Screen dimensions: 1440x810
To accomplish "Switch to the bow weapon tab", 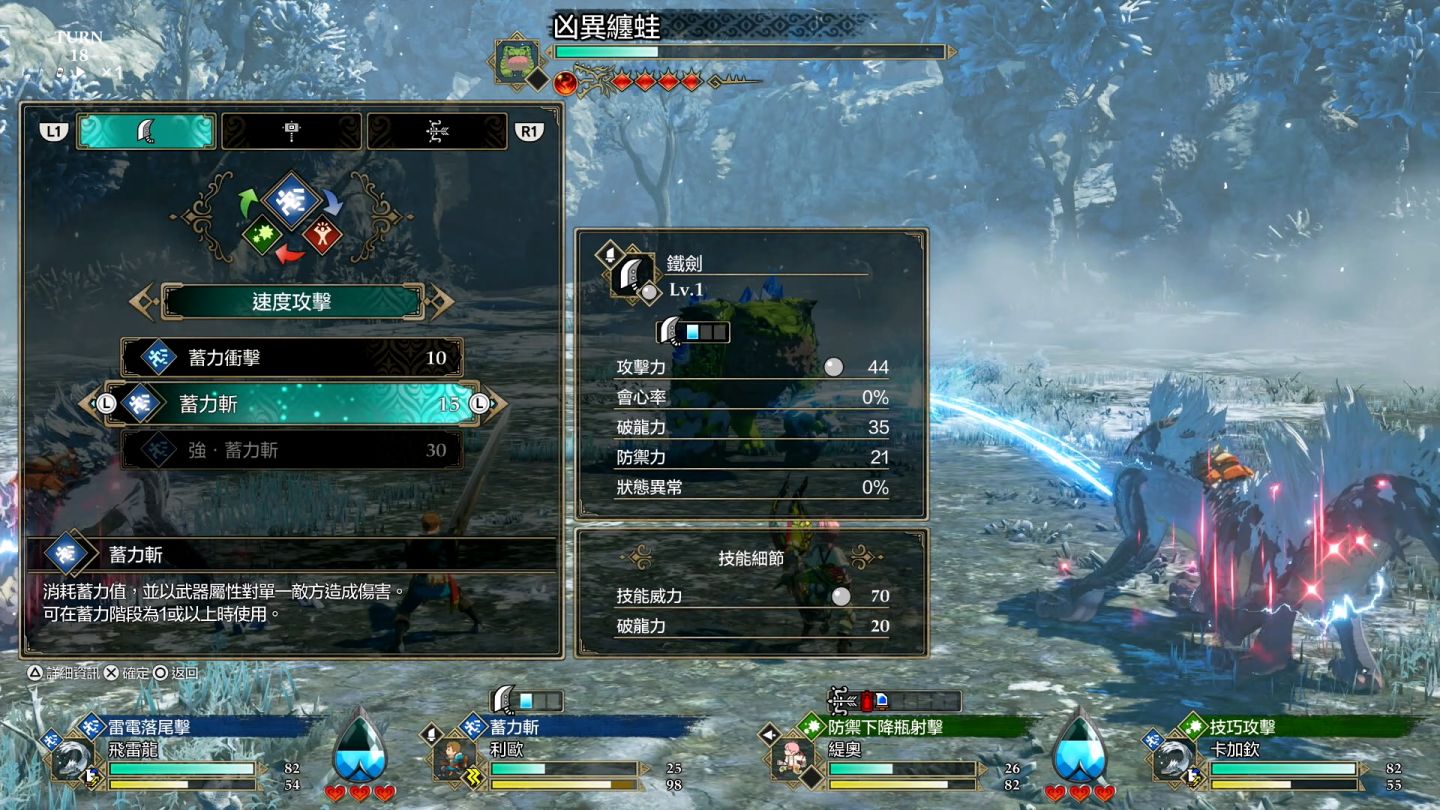I will tap(437, 131).
